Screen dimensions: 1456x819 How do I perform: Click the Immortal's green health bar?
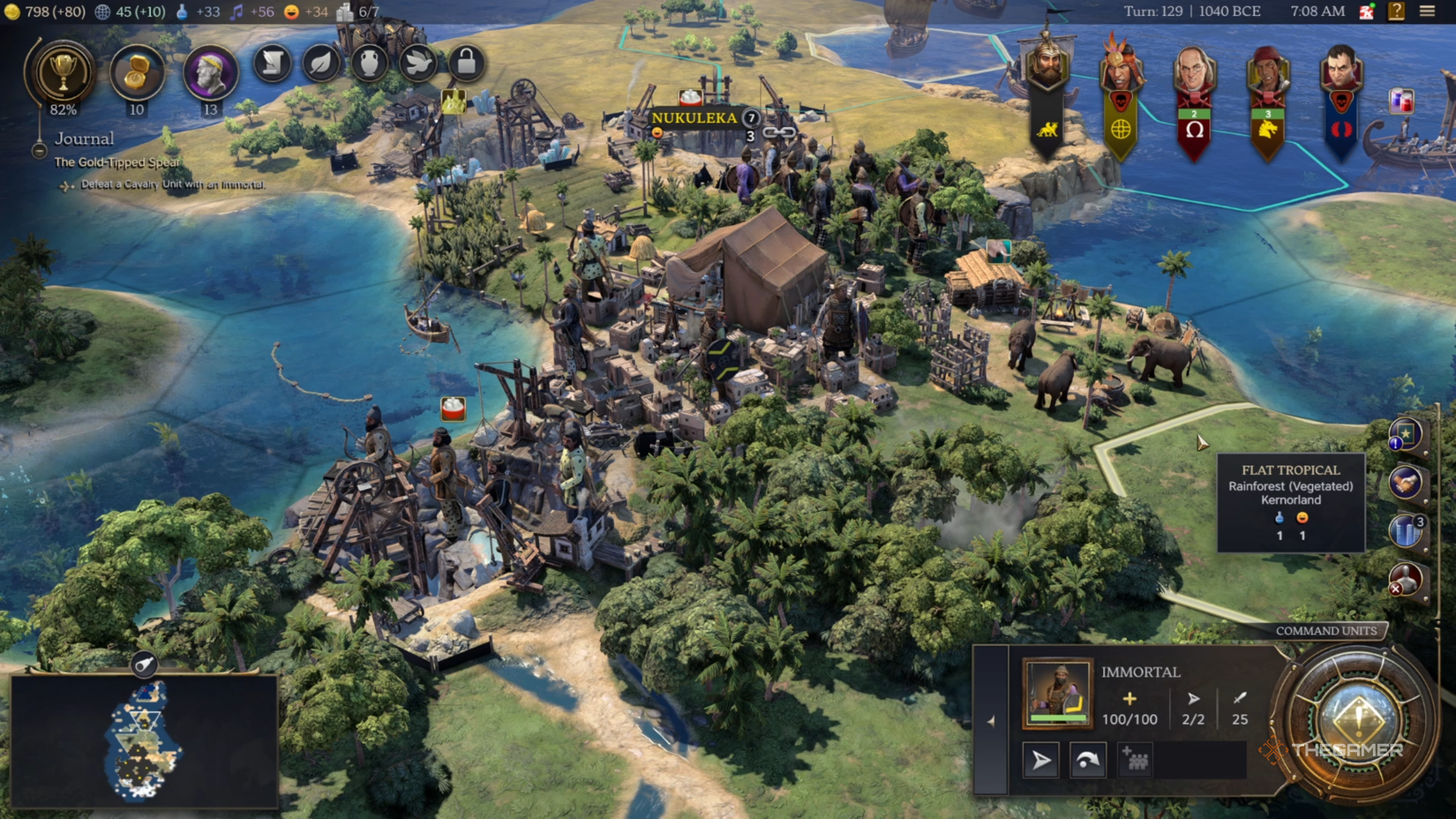(1058, 718)
